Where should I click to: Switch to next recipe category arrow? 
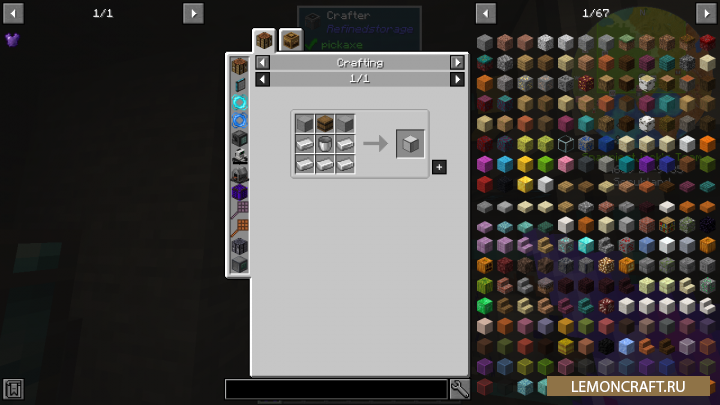[x=457, y=62]
